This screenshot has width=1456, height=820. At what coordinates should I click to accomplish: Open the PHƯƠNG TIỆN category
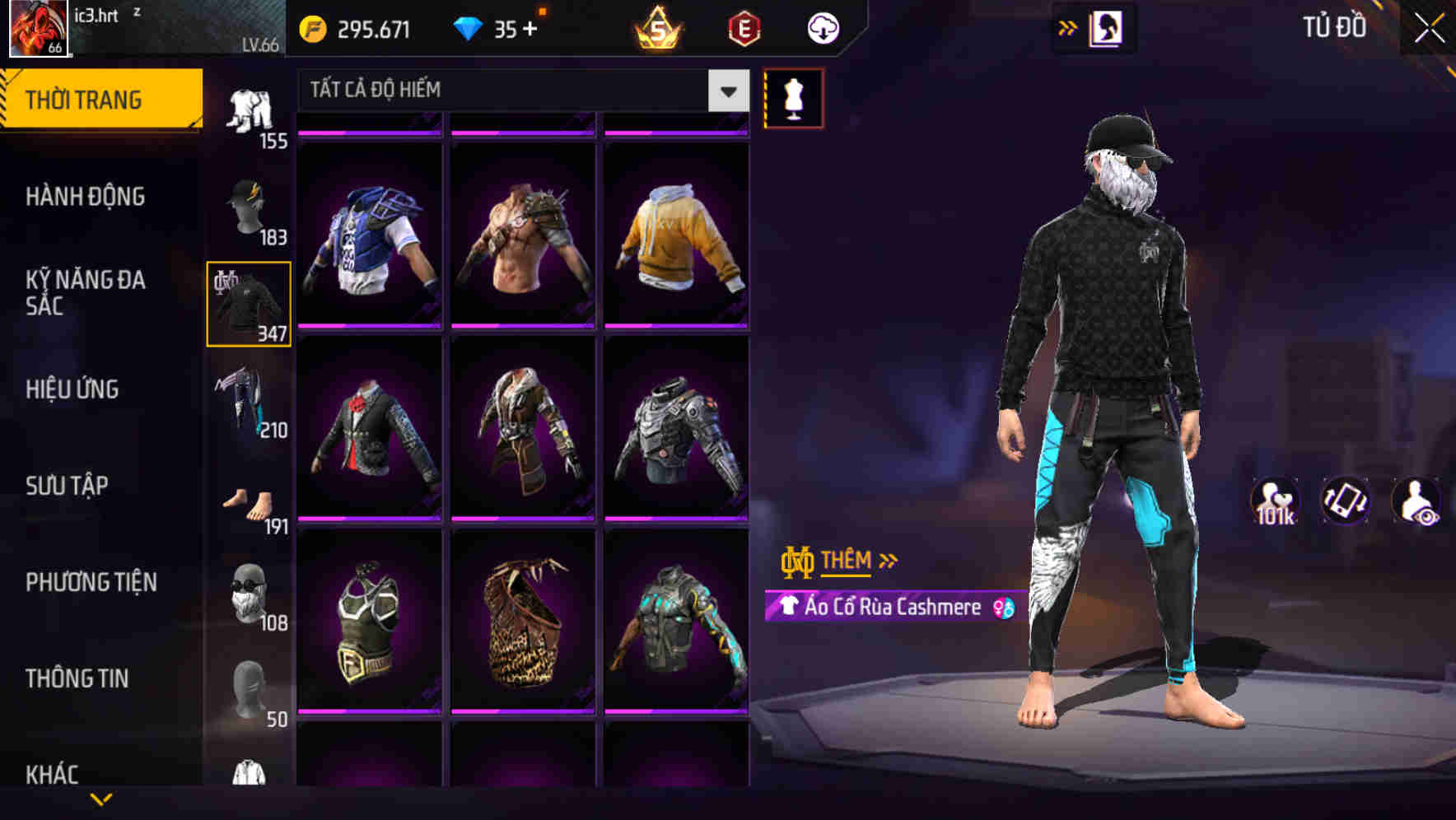click(x=91, y=581)
